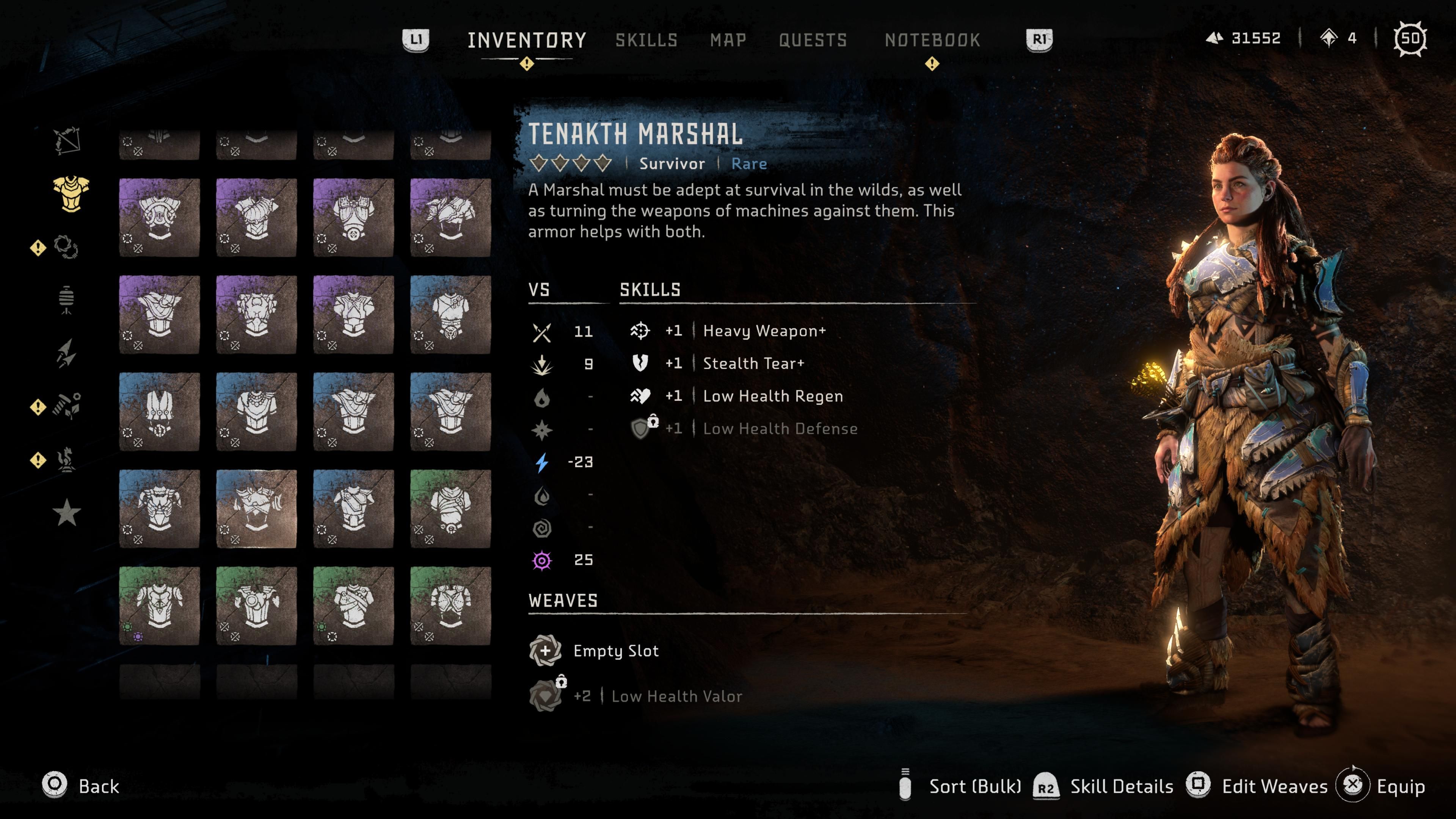
Task: Switch to the Skills tab
Action: [x=646, y=39]
